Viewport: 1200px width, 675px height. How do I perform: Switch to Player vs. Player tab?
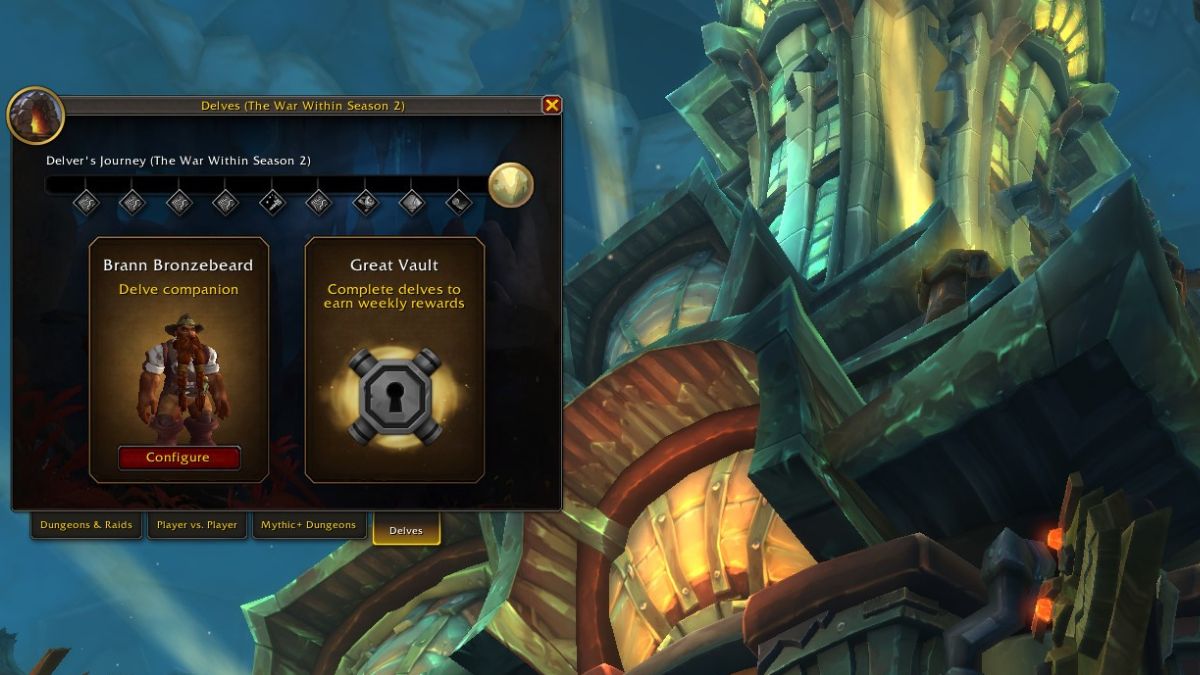[197, 525]
